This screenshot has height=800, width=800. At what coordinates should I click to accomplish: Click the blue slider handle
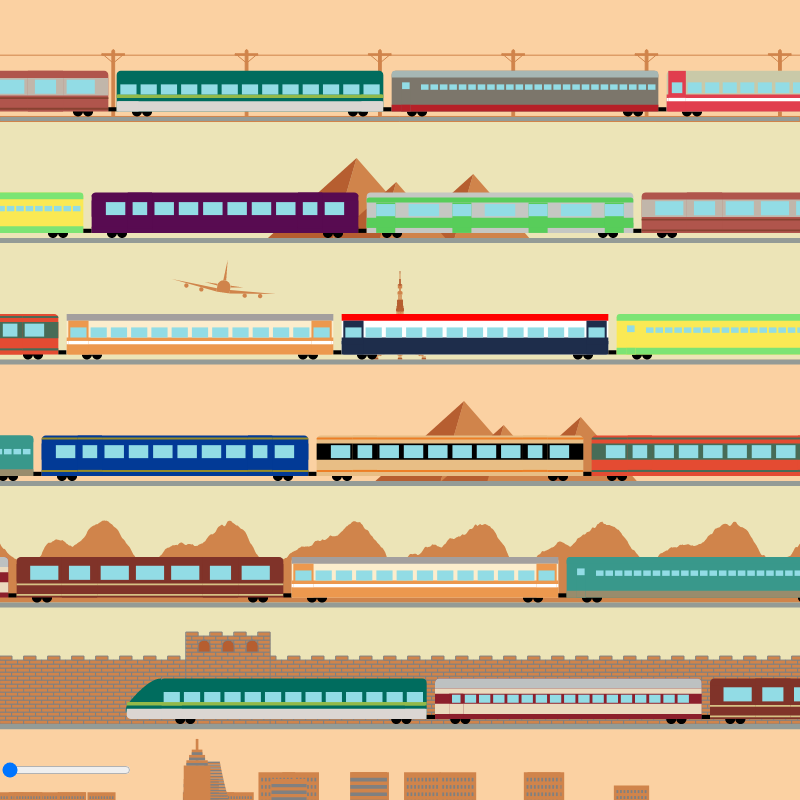click(x=10, y=769)
